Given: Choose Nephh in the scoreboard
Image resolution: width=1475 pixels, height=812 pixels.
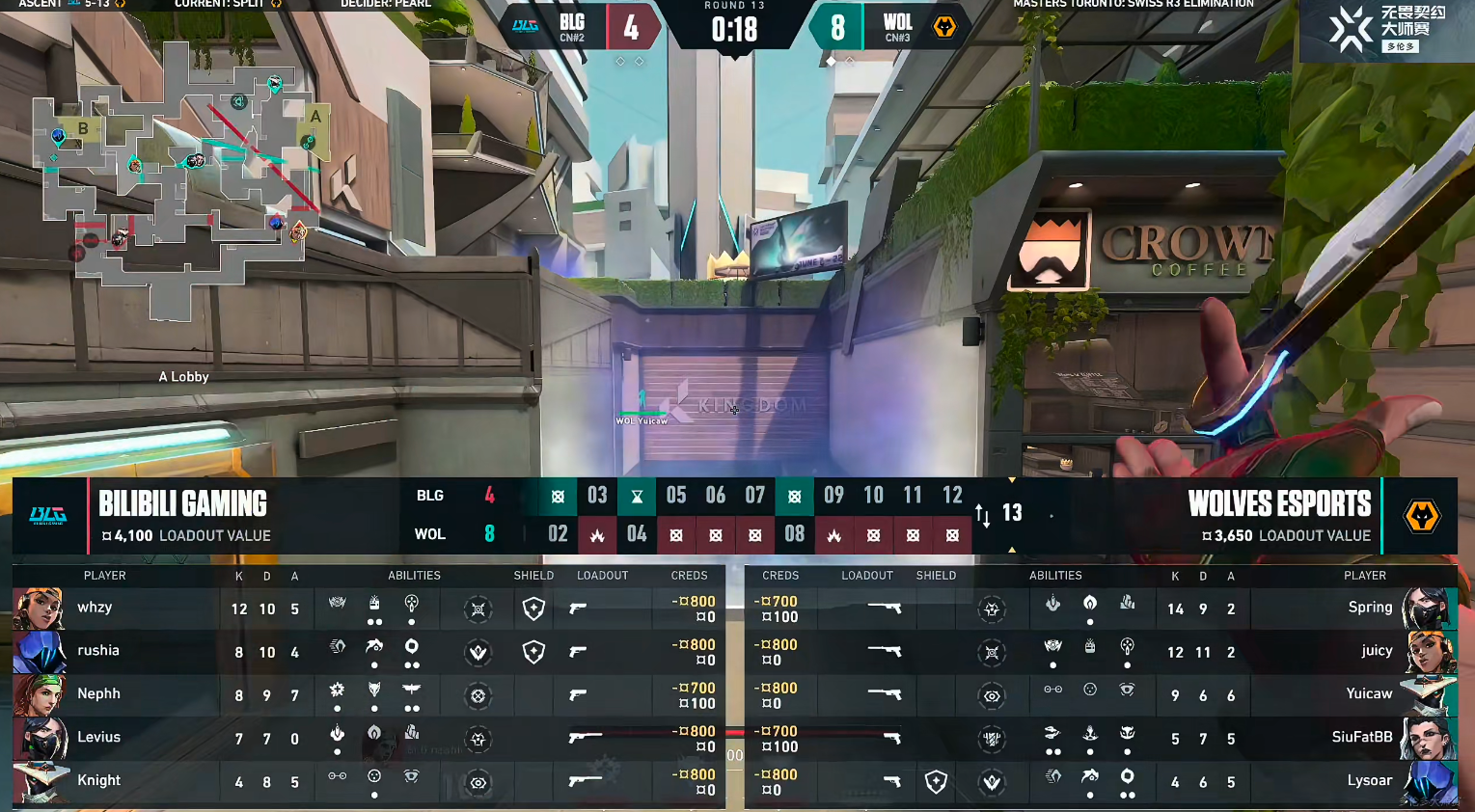Looking at the screenshot, I should click(x=98, y=694).
